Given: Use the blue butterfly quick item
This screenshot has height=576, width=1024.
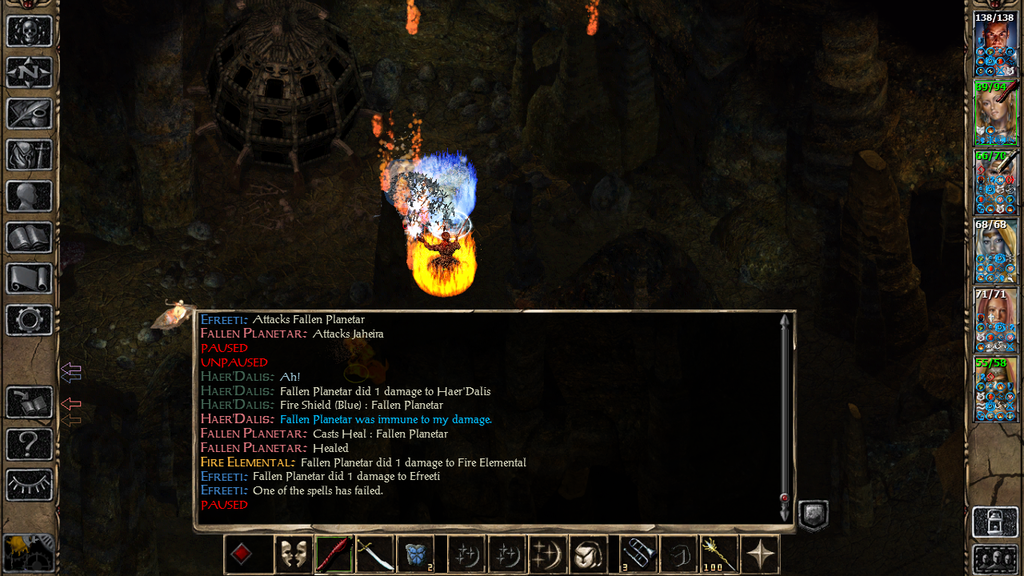Looking at the screenshot, I should [x=415, y=554].
